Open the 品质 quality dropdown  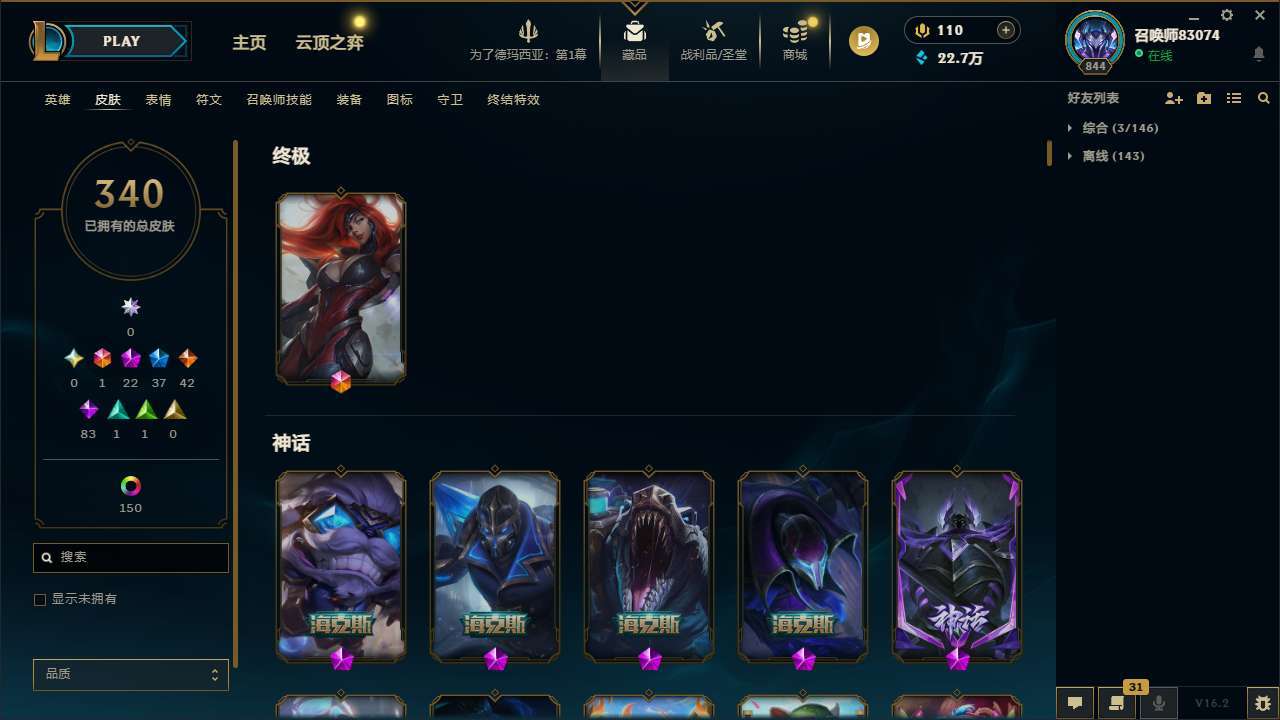click(x=130, y=674)
